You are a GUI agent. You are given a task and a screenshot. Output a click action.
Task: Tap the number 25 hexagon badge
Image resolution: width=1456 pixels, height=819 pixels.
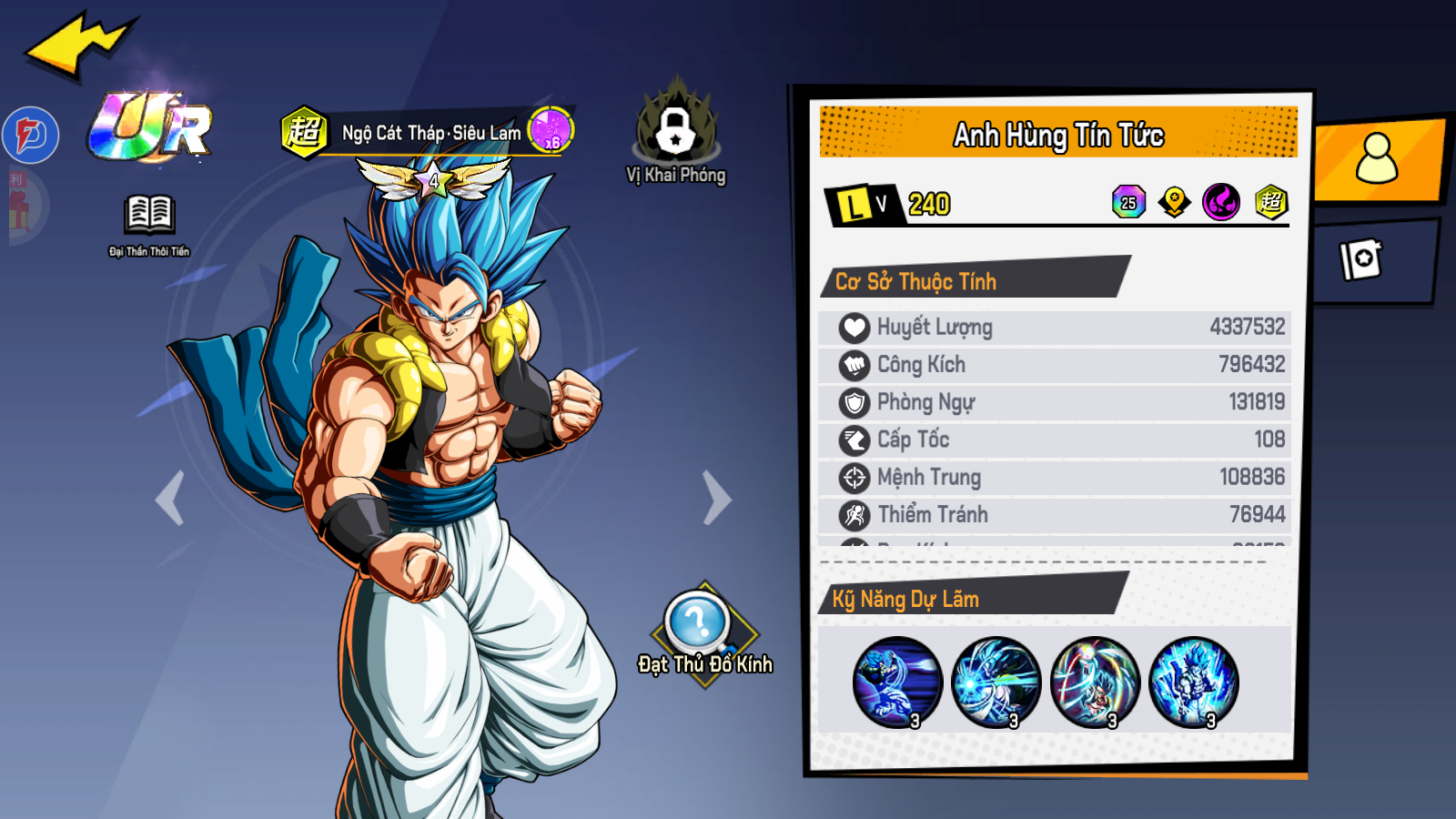(1128, 202)
